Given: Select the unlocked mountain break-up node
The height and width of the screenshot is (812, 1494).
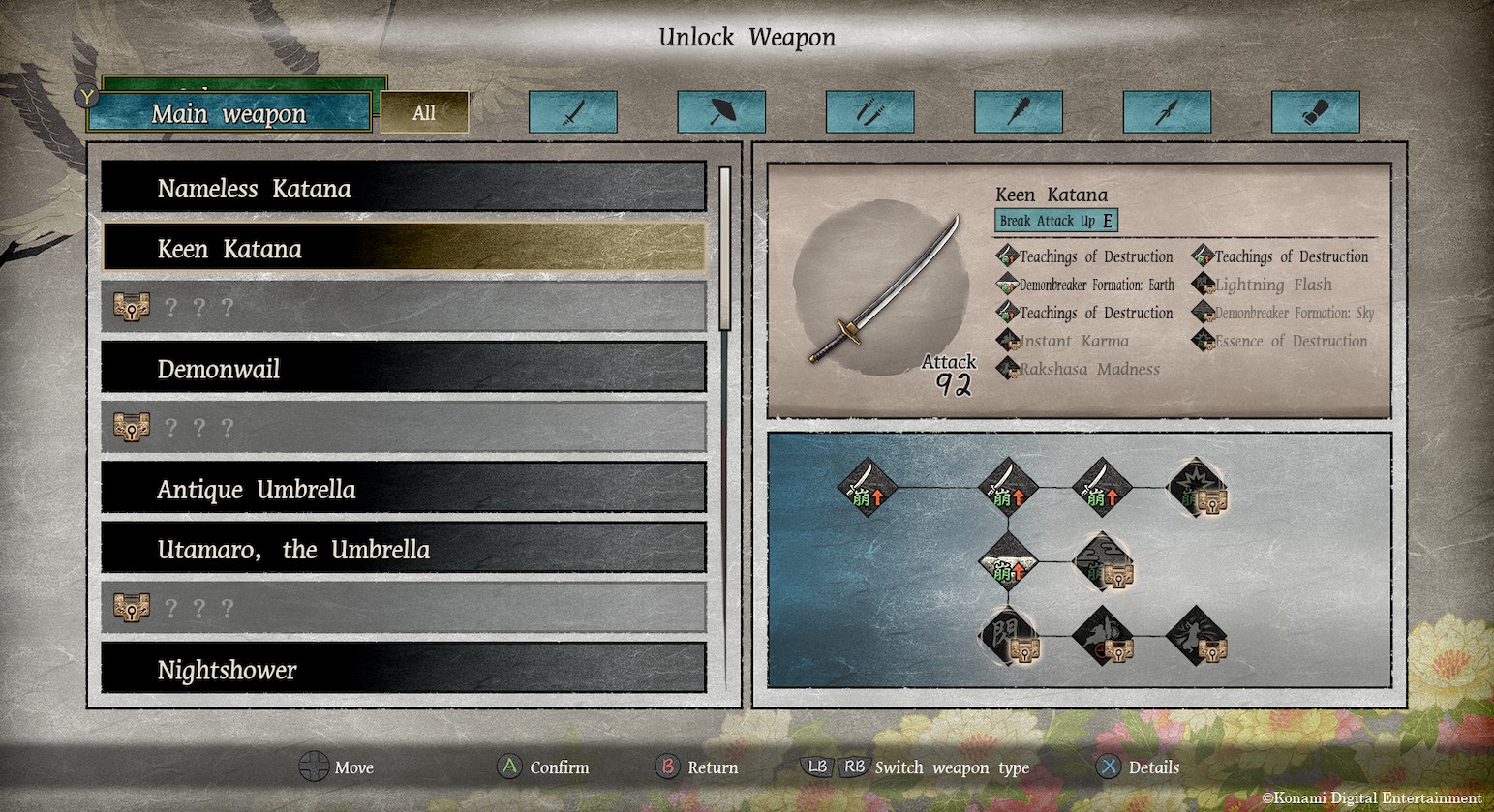Looking at the screenshot, I should click(x=1008, y=562).
